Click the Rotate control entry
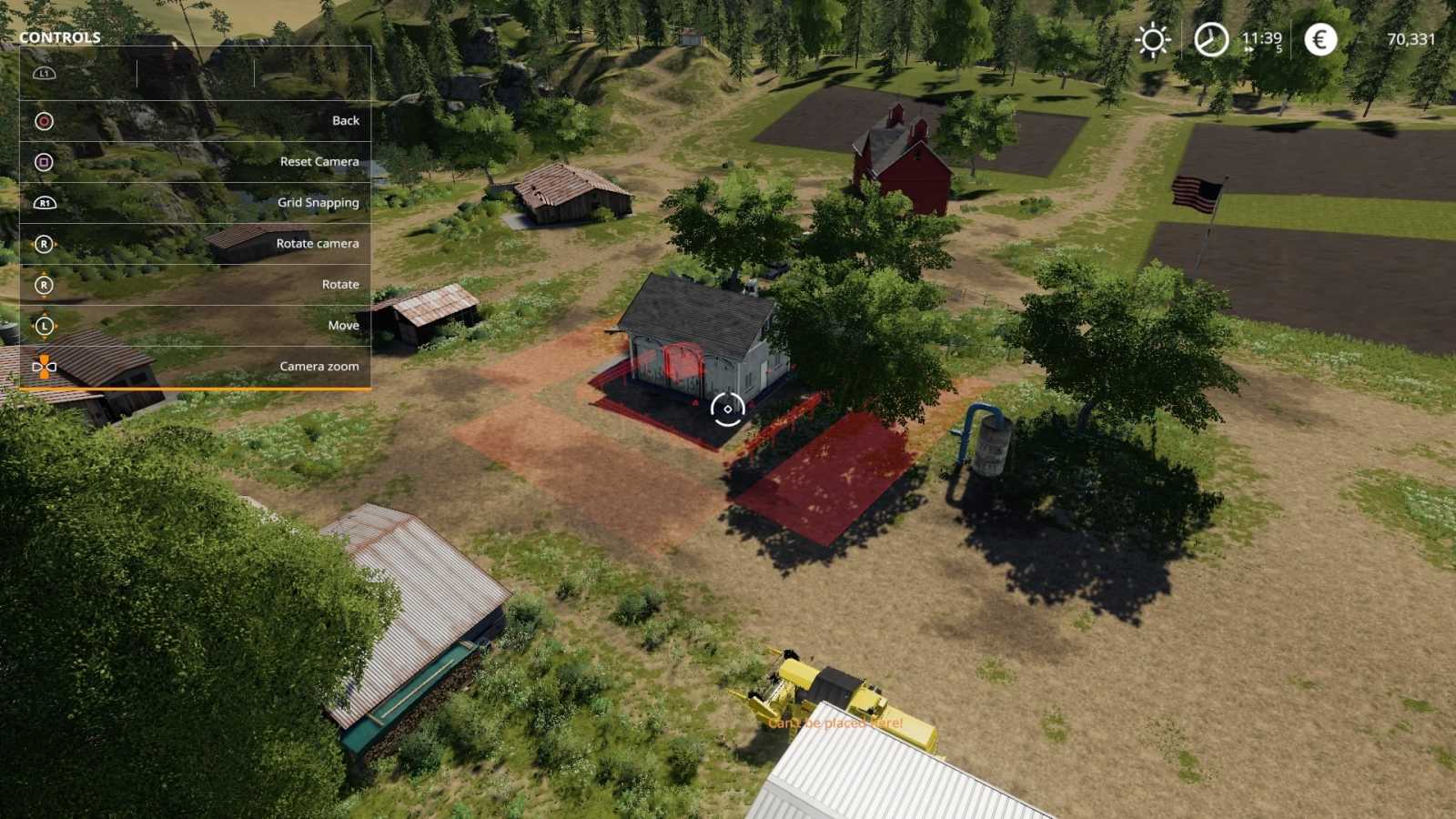Viewport: 1456px width, 819px height. tap(342, 284)
